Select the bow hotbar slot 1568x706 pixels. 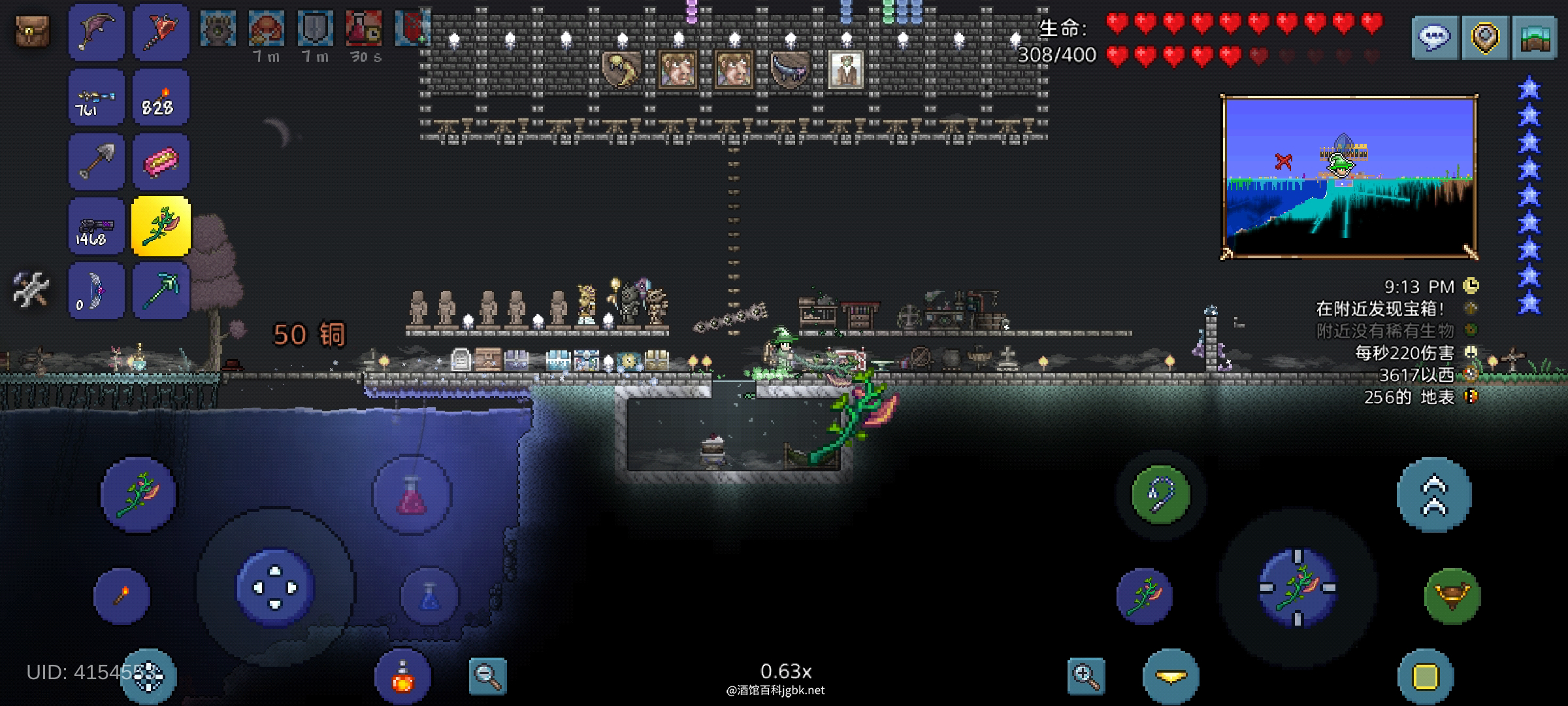[96, 290]
